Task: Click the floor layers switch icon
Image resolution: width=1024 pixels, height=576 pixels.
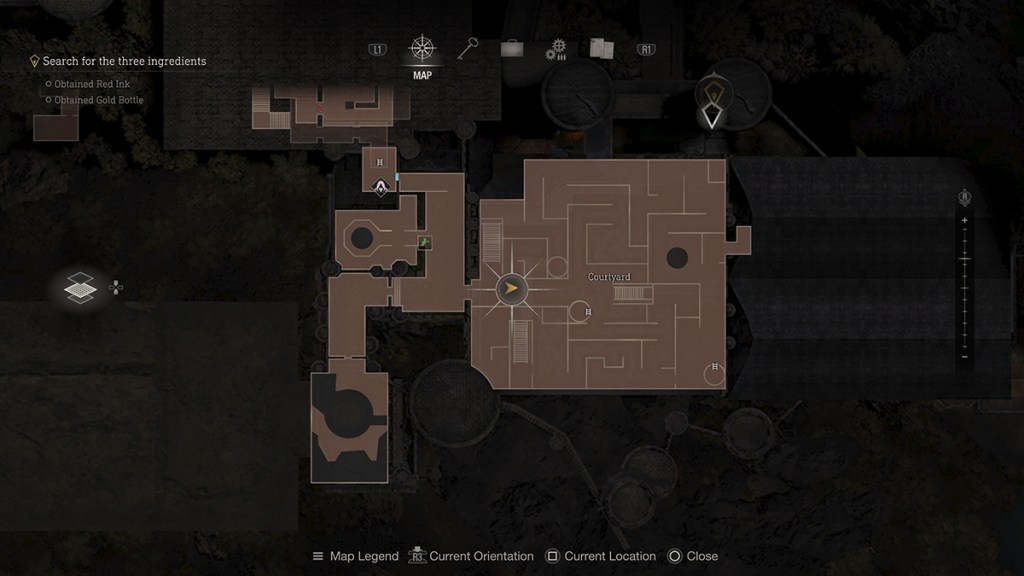Action: (81, 288)
